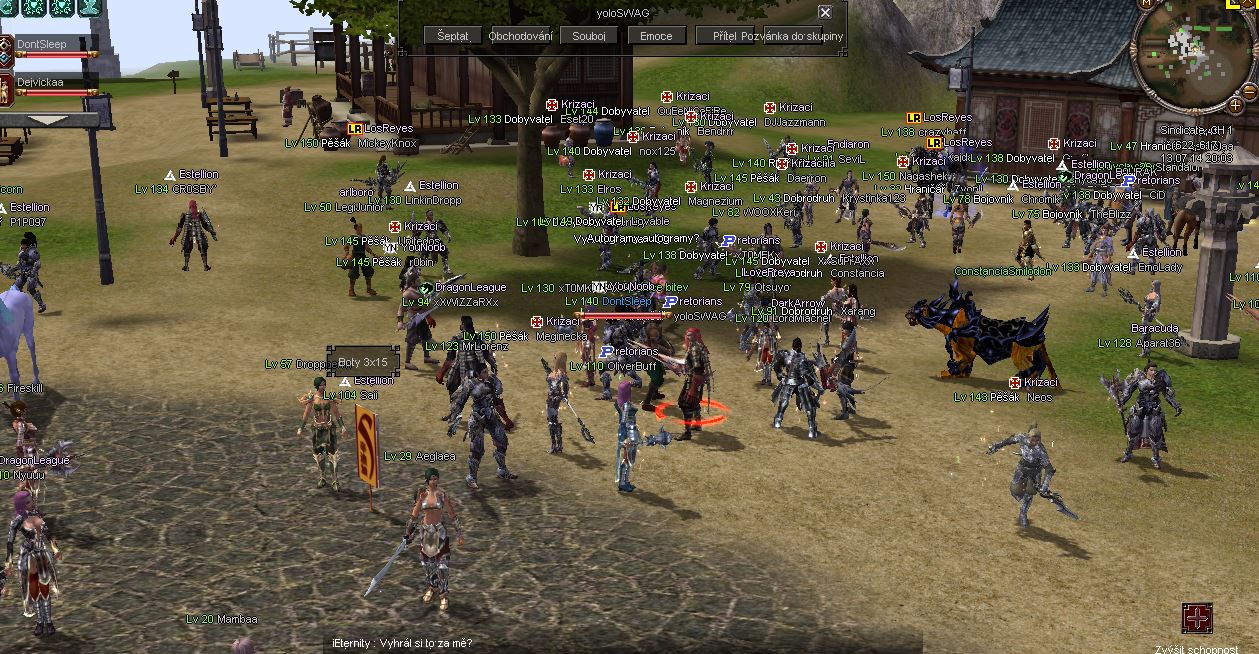Expand the party list arrow below Dejvickaa
Screen dimensions: 1259x654
(48, 120)
